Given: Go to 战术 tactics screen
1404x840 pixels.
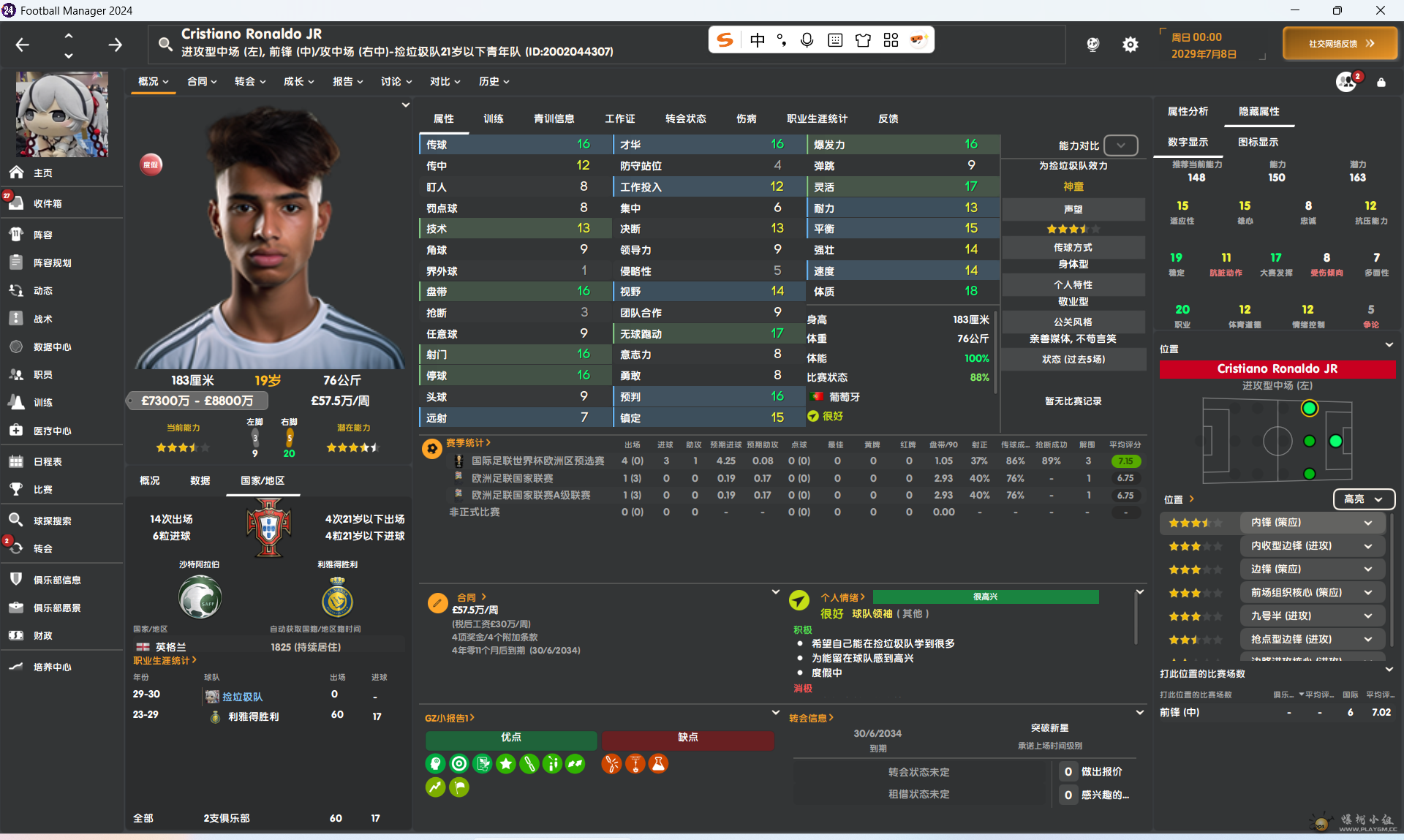Looking at the screenshot, I should [x=42, y=319].
